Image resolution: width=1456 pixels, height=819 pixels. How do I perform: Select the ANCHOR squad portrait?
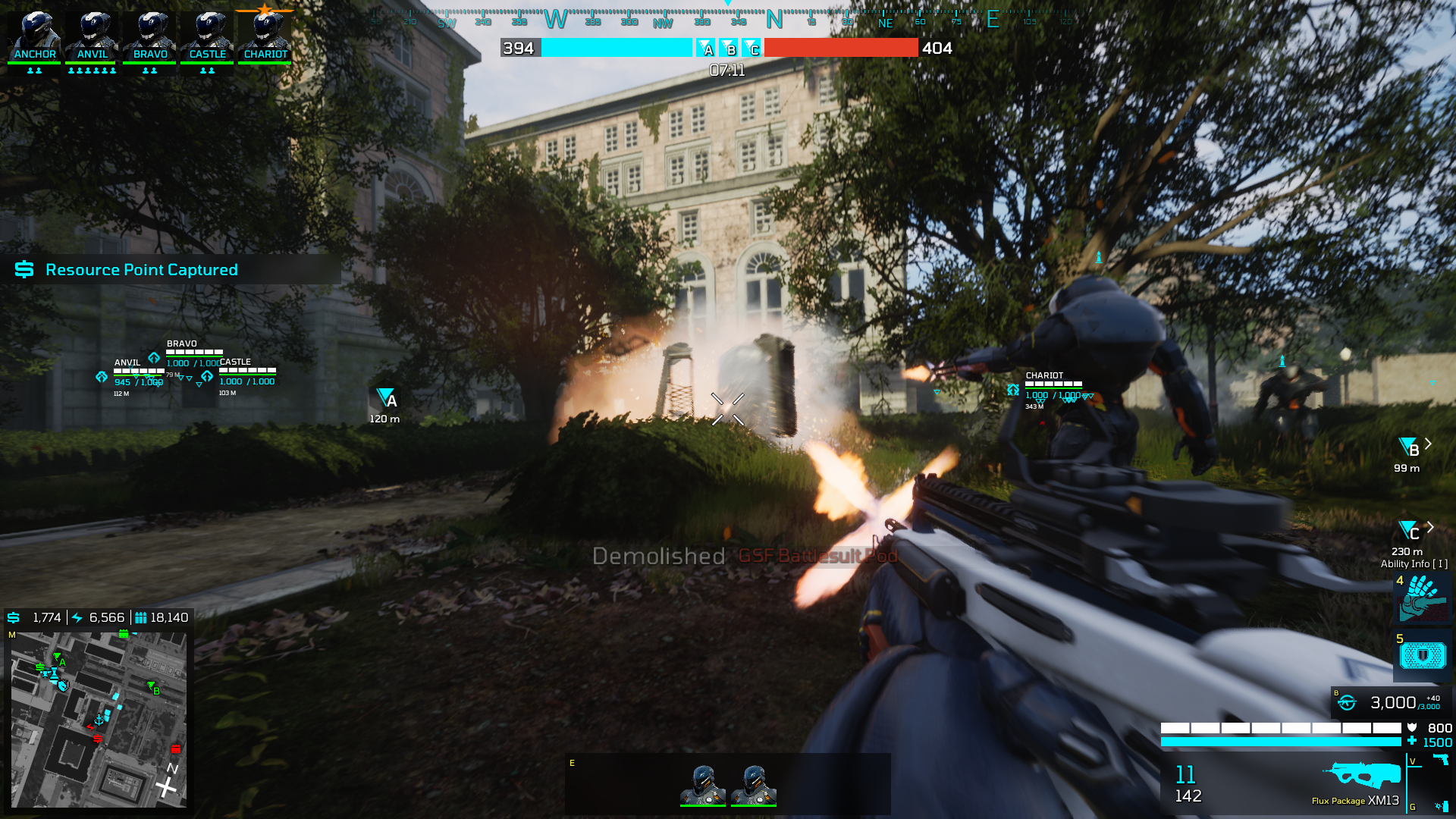[x=35, y=36]
